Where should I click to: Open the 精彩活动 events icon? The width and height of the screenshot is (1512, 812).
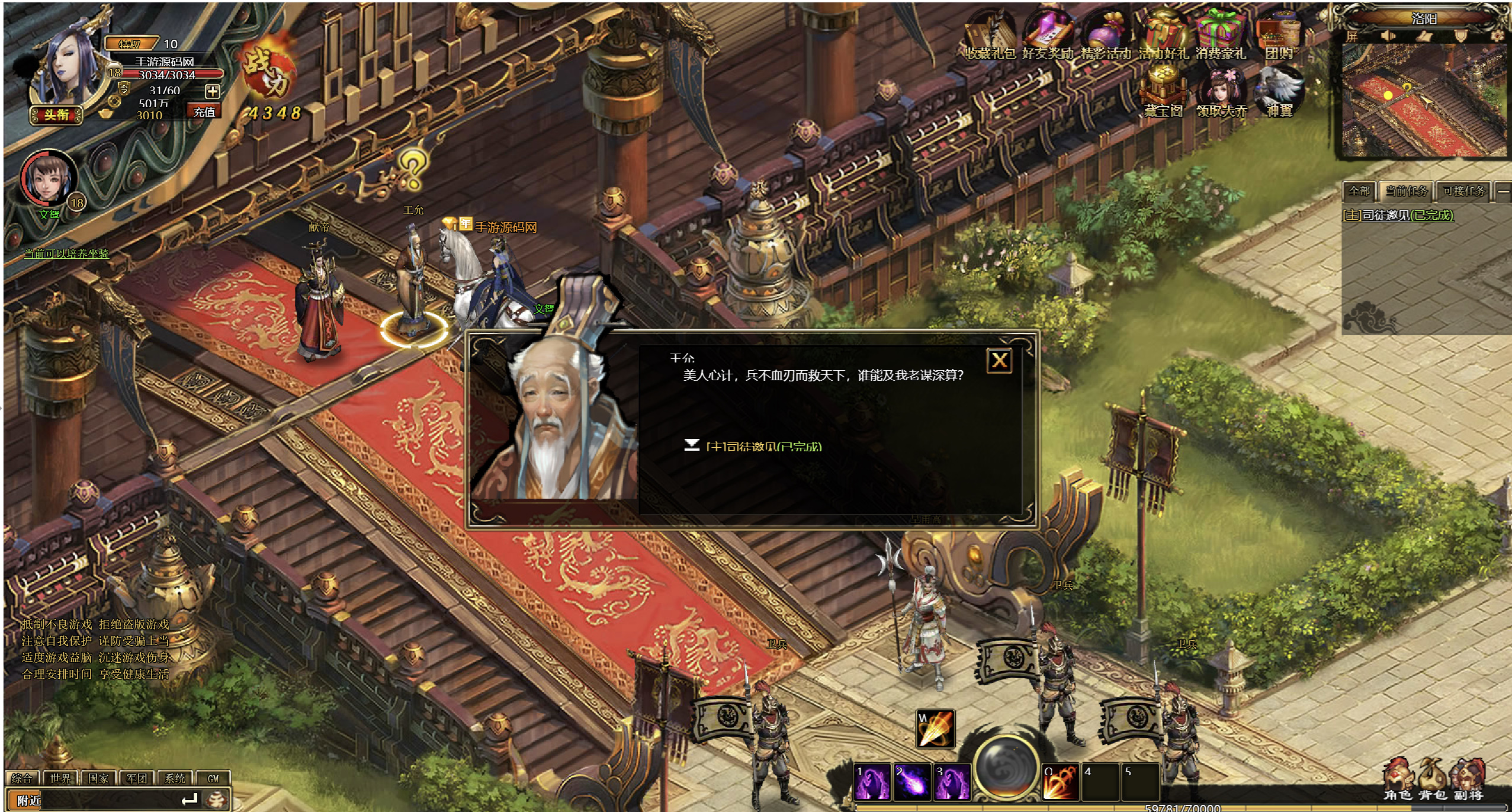tap(1105, 37)
